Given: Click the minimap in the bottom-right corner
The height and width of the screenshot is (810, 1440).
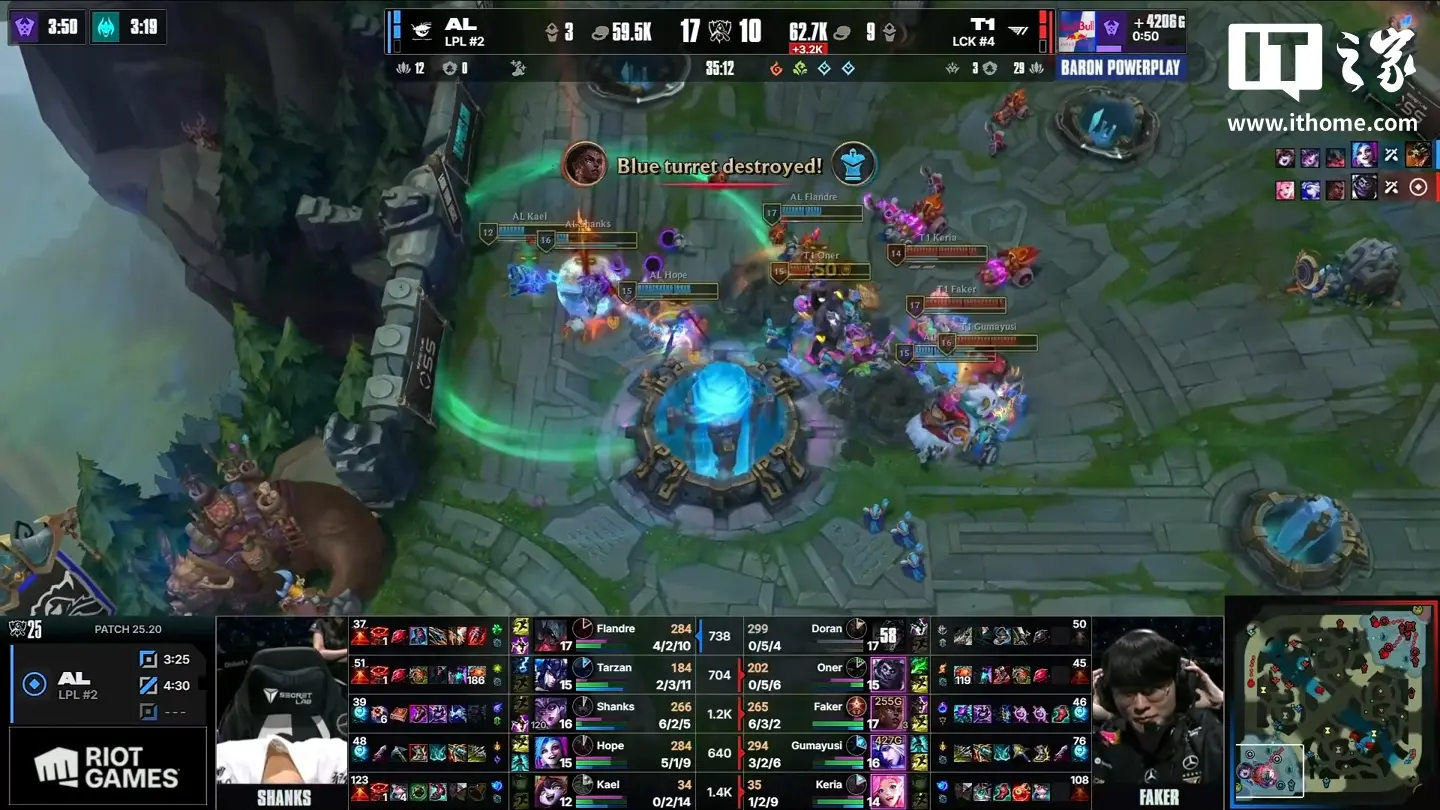Looking at the screenshot, I should (x=1330, y=710).
